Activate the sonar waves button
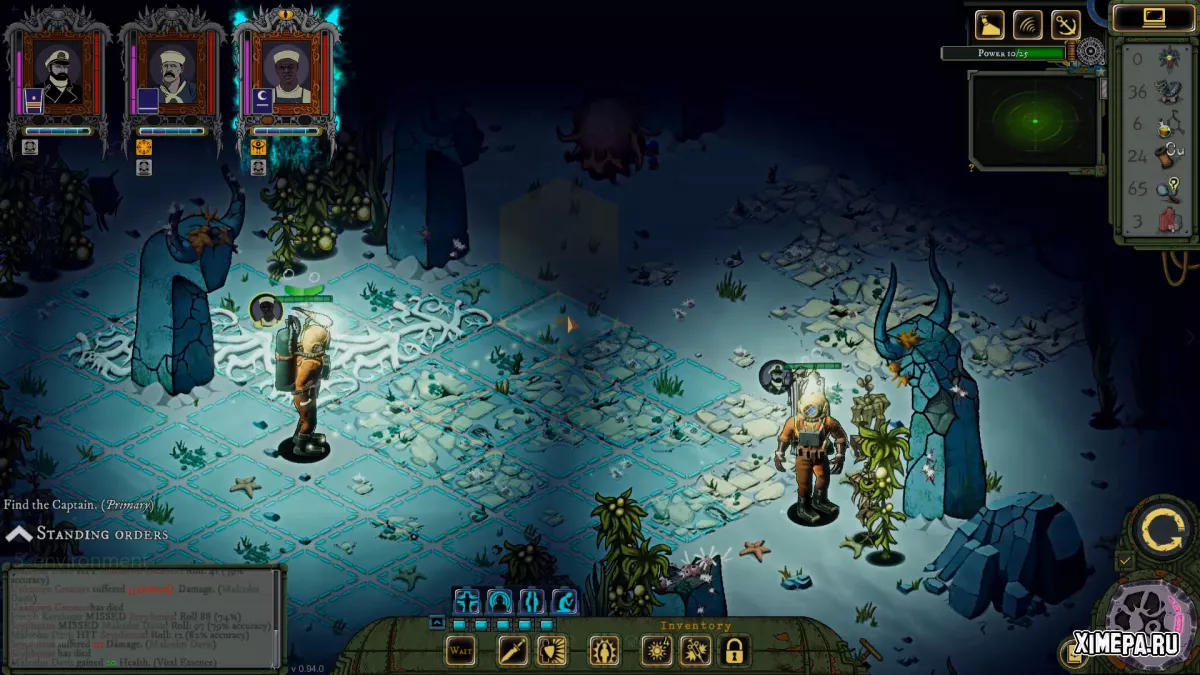The height and width of the screenshot is (675, 1200). tap(1027, 24)
